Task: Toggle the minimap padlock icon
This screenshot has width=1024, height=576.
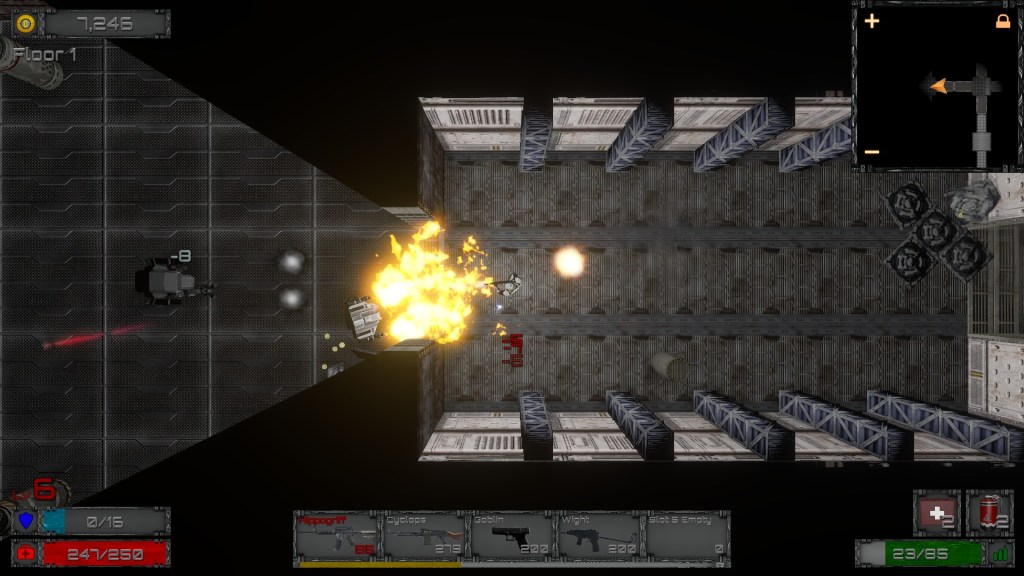Action: (1002, 21)
